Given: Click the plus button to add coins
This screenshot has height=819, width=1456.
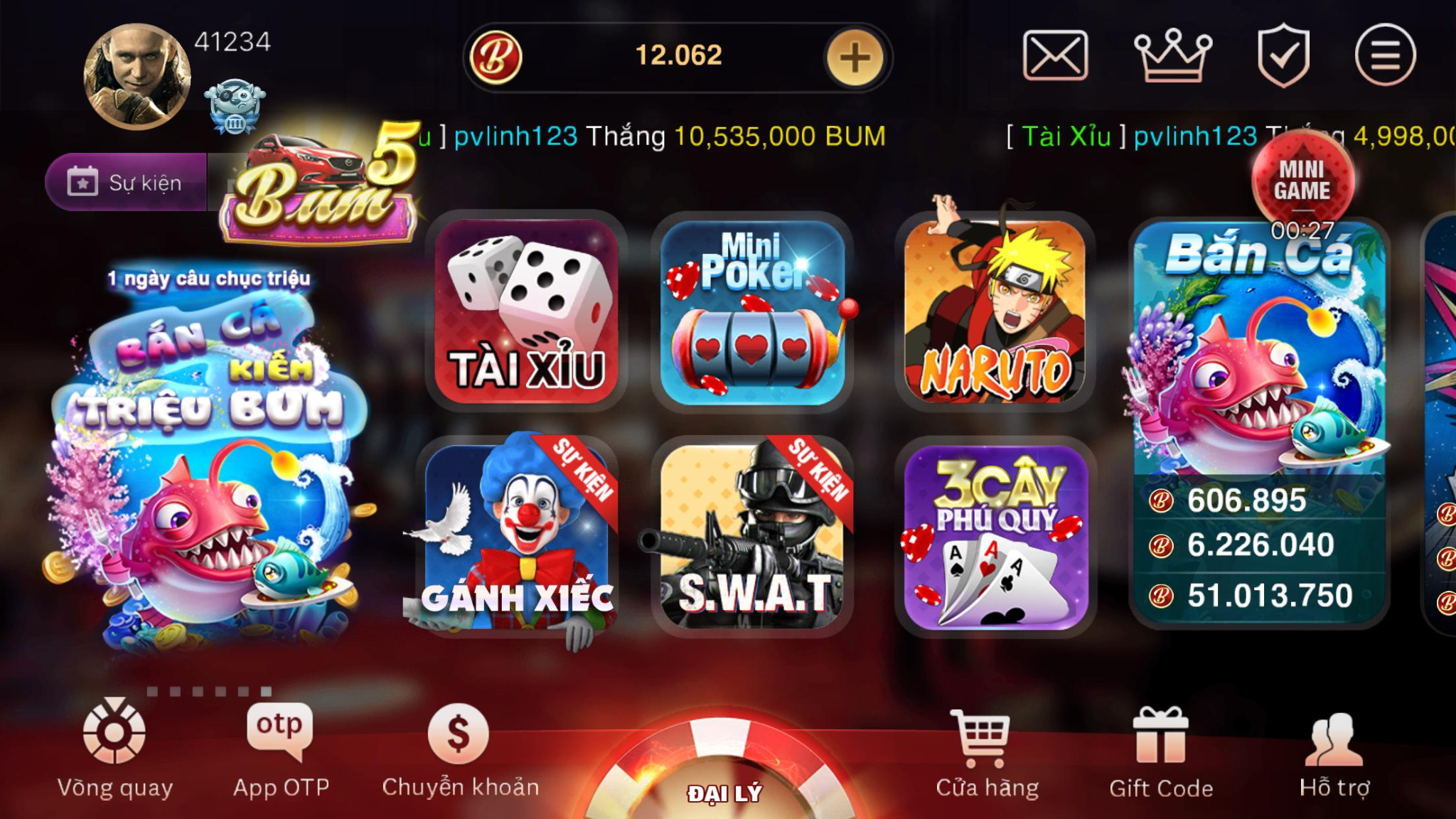Looking at the screenshot, I should [x=857, y=58].
